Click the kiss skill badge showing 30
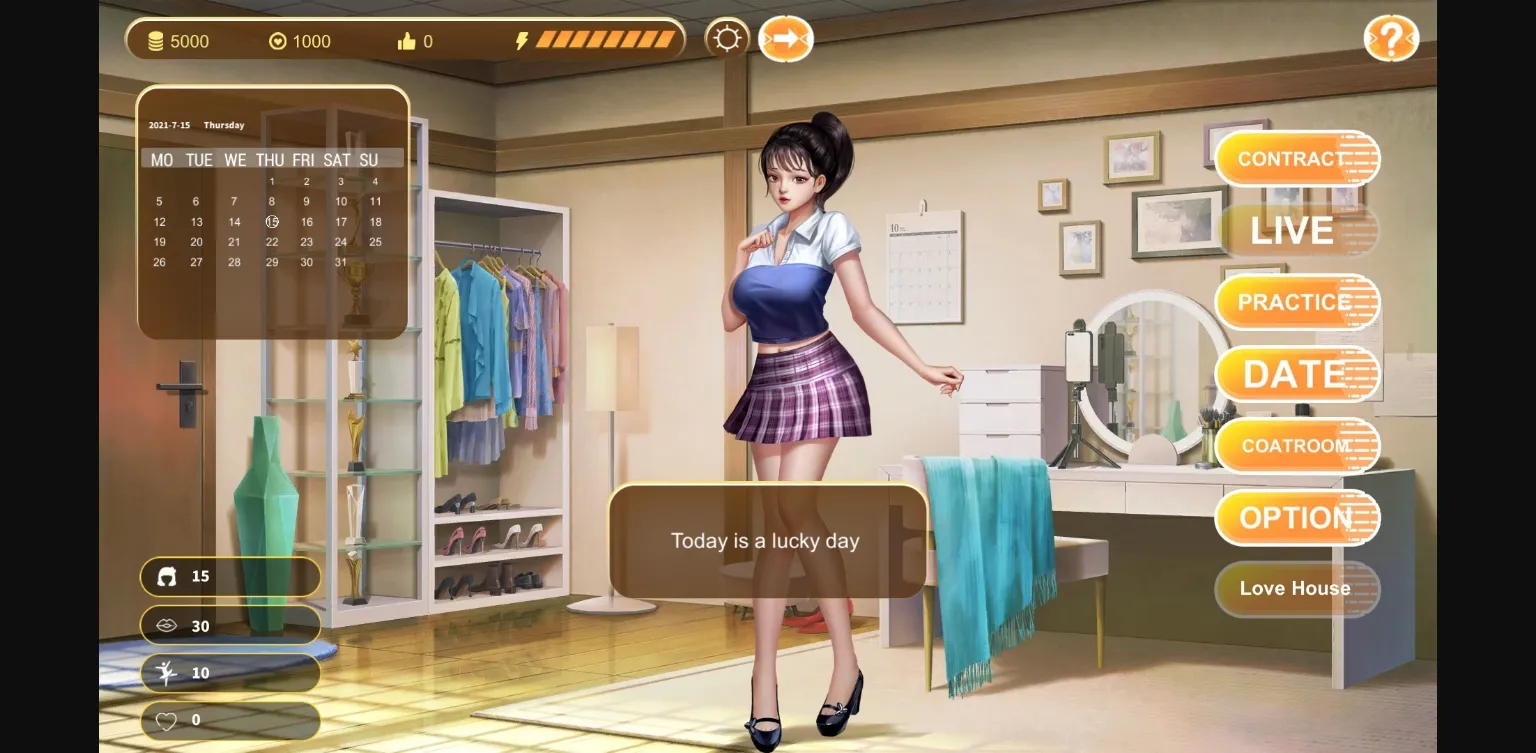This screenshot has height=753, width=1536. click(x=230, y=625)
